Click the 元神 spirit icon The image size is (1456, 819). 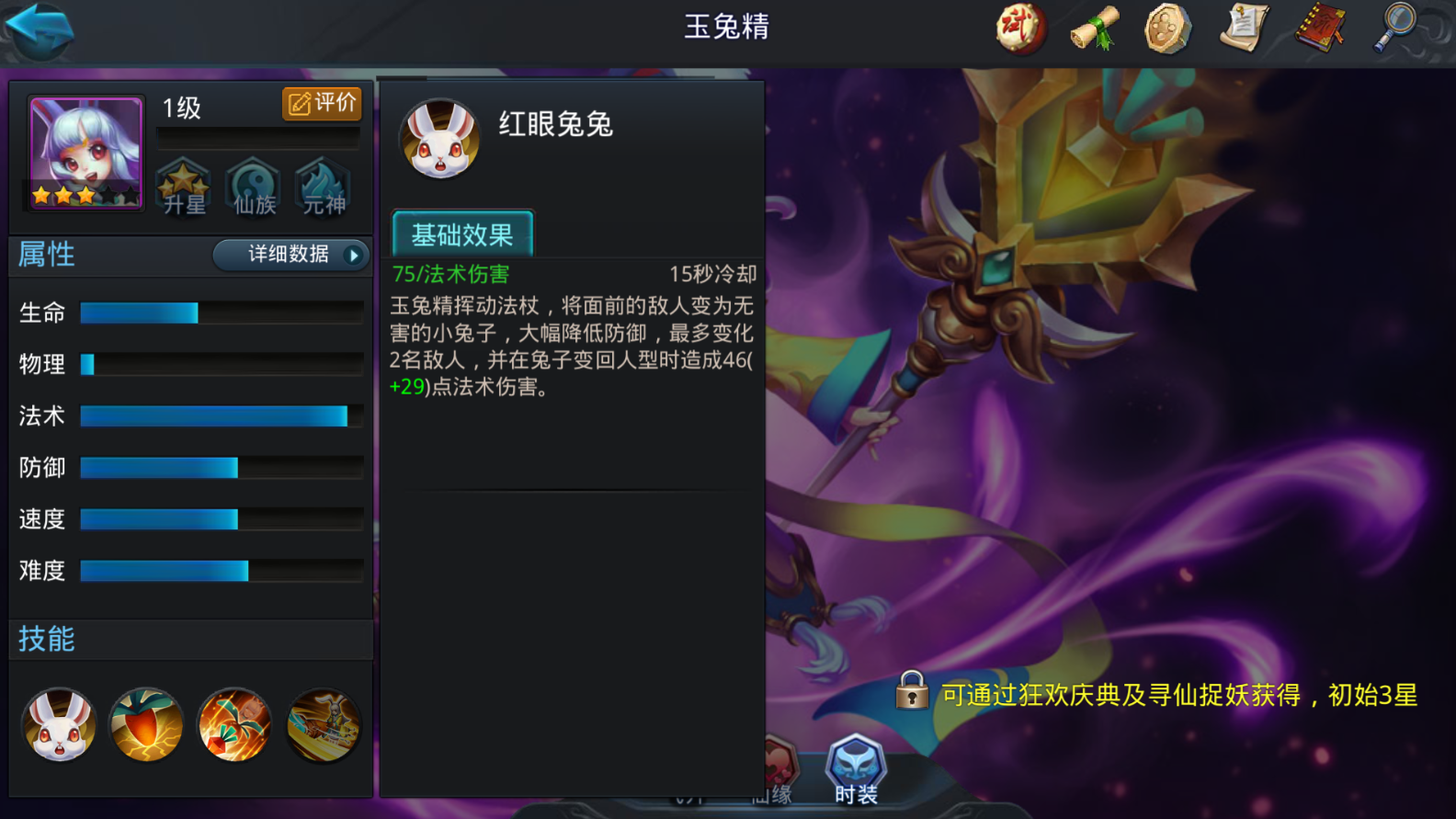[324, 187]
